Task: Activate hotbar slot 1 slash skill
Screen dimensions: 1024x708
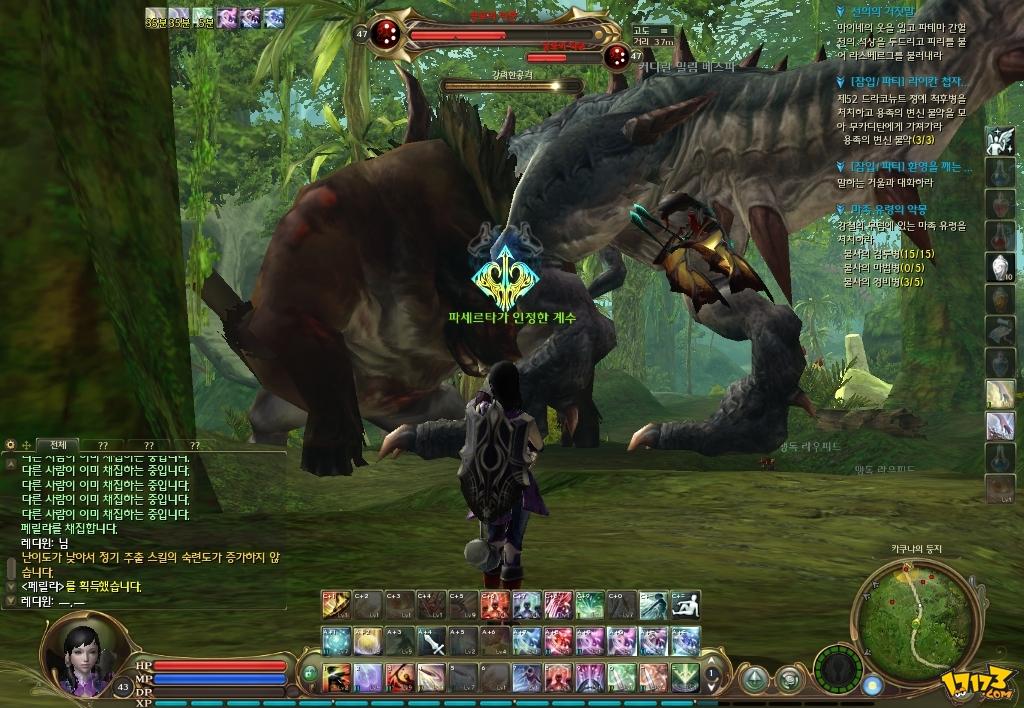Action: (x=336, y=677)
